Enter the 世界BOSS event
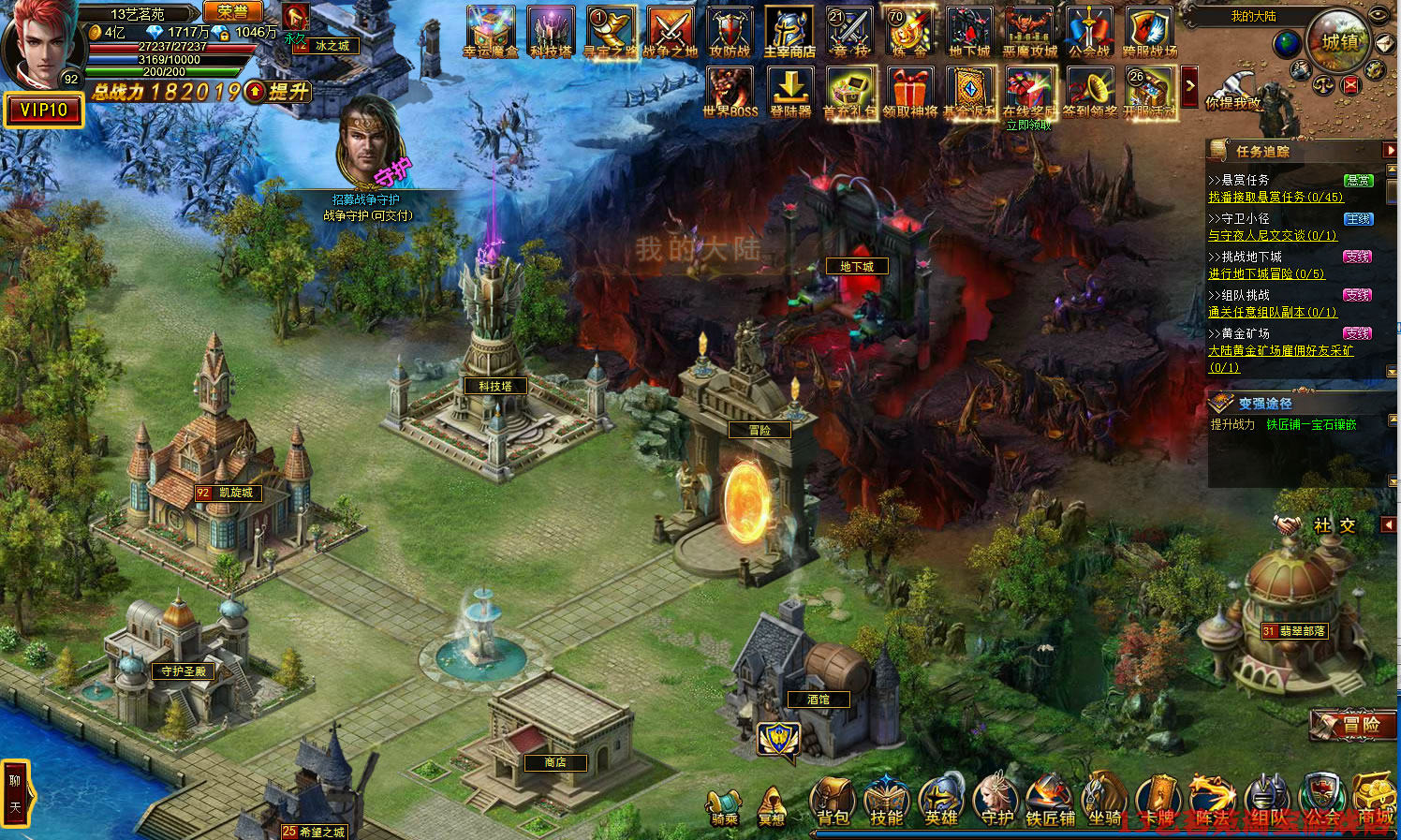Image resolution: width=1401 pixels, height=840 pixels. click(x=730, y=92)
